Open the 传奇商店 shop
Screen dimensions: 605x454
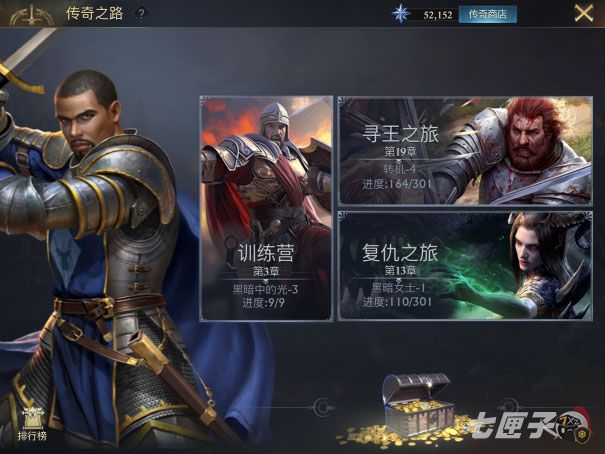pyautogui.click(x=487, y=14)
